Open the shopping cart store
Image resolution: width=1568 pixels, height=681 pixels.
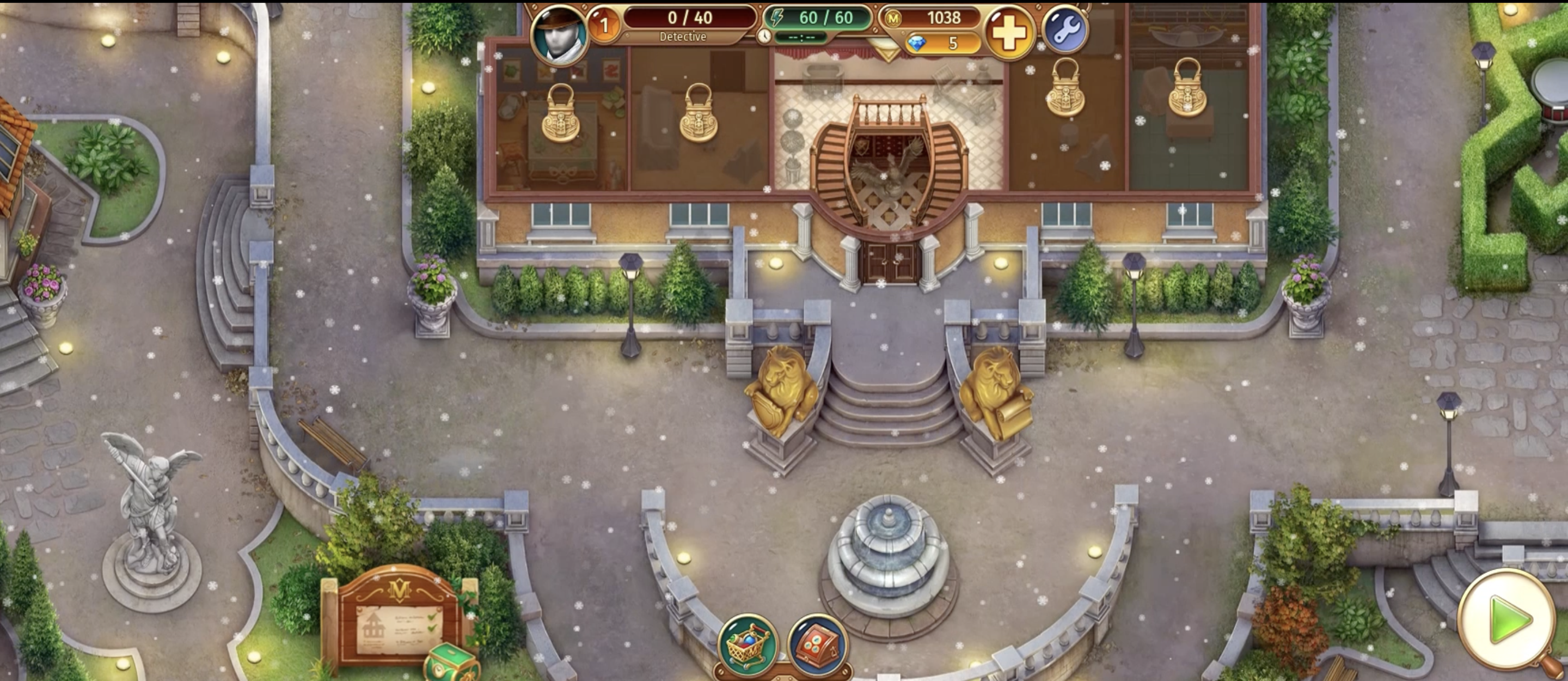pos(748,644)
